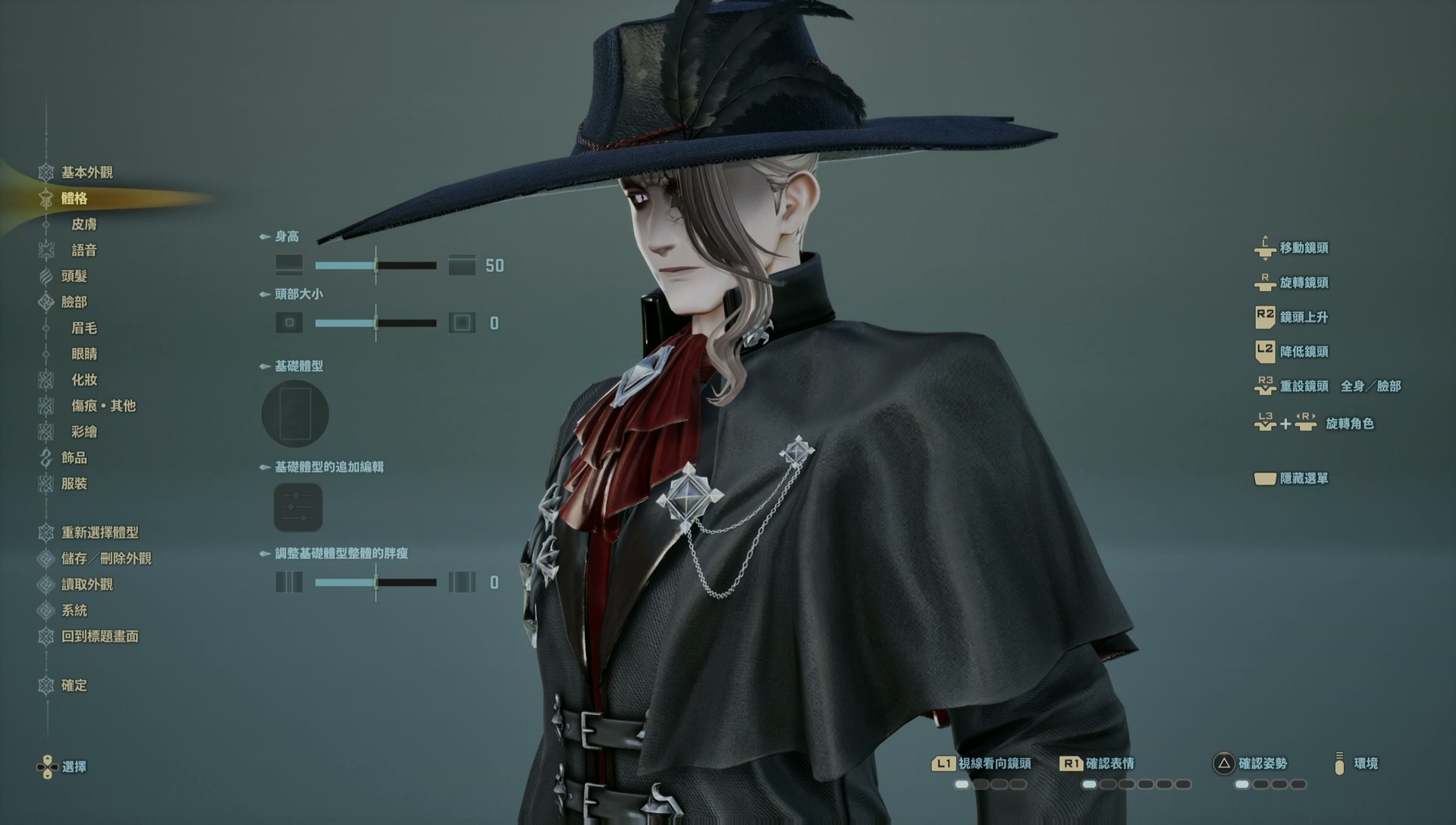Switch to the 飾品 accessories menu
The image size is (1456, 825).
74,457
